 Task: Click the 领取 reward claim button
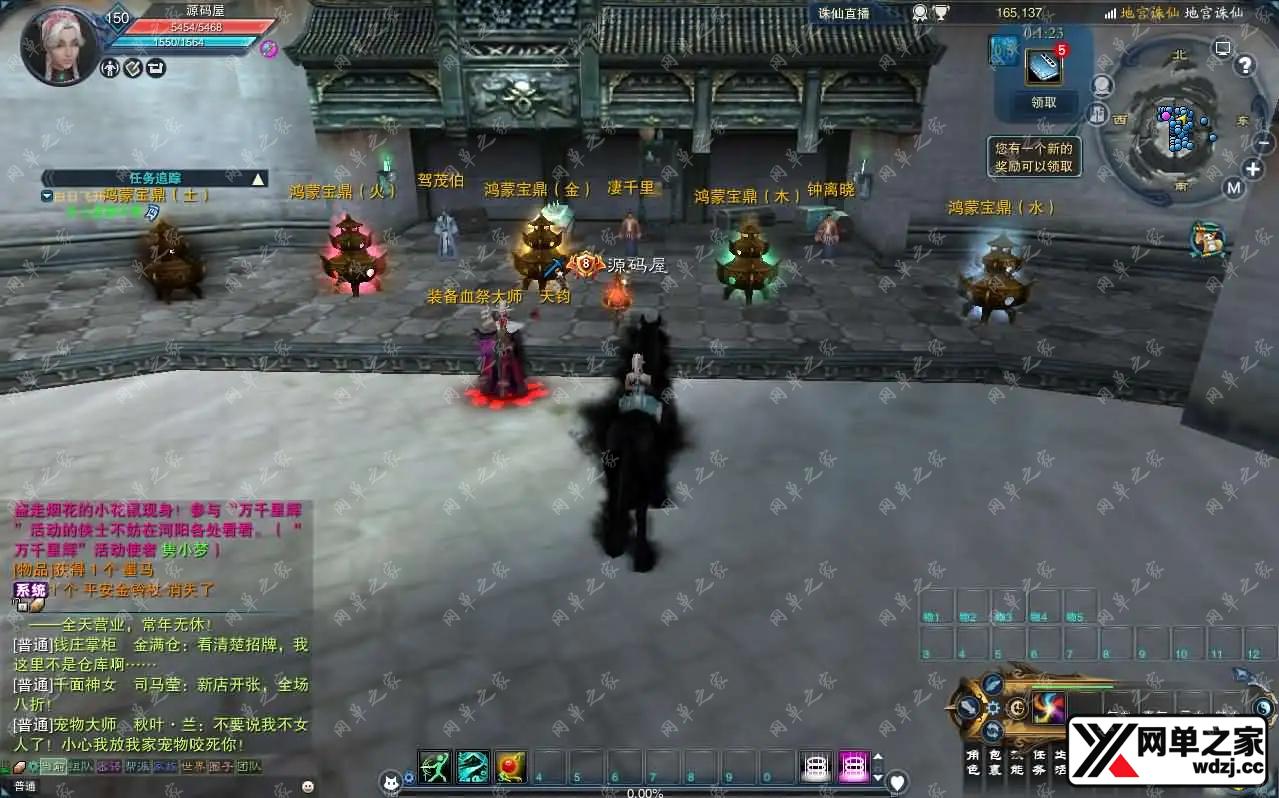pos(1043,102)
